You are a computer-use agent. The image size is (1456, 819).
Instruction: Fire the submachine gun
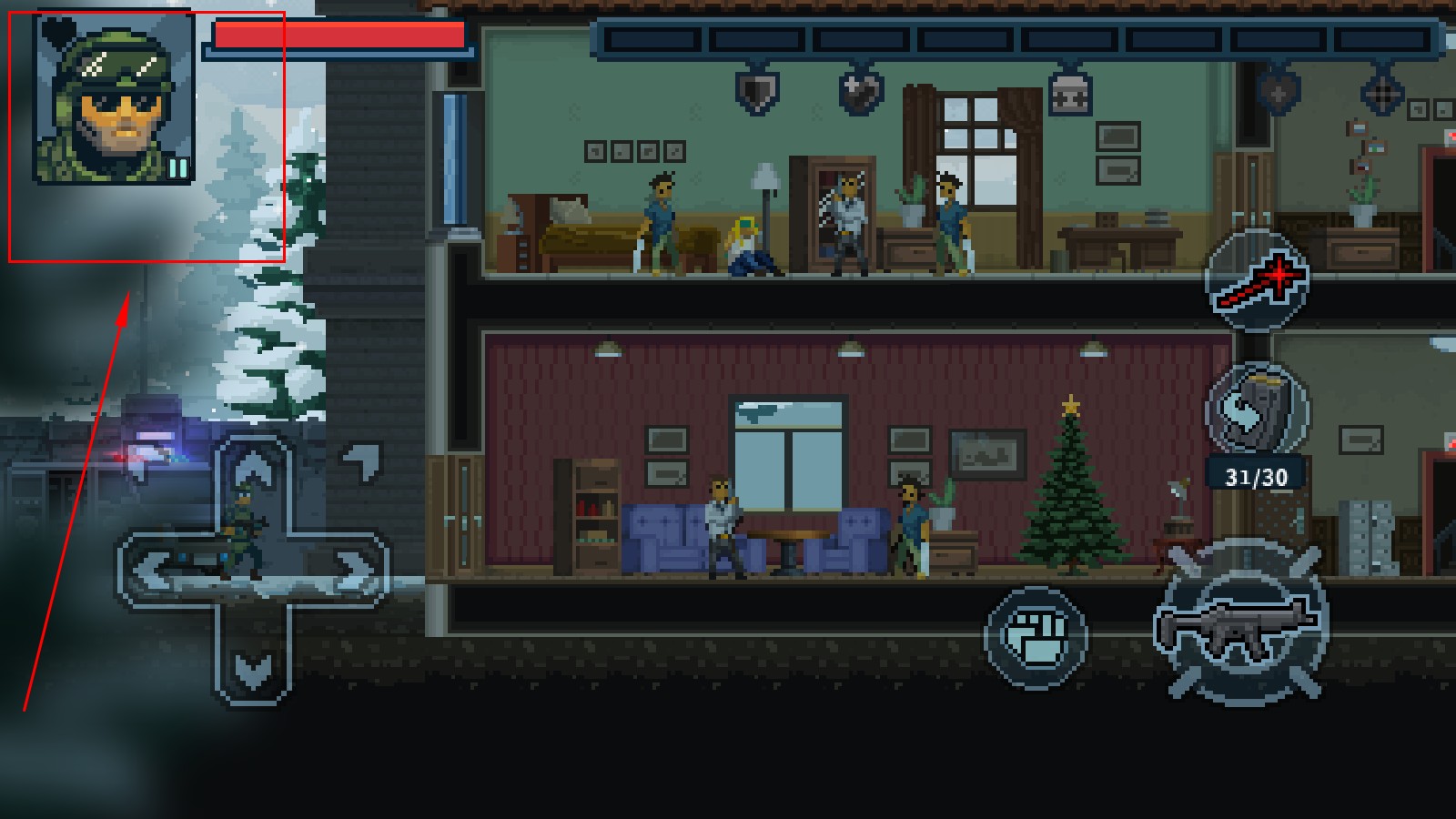1240,622
